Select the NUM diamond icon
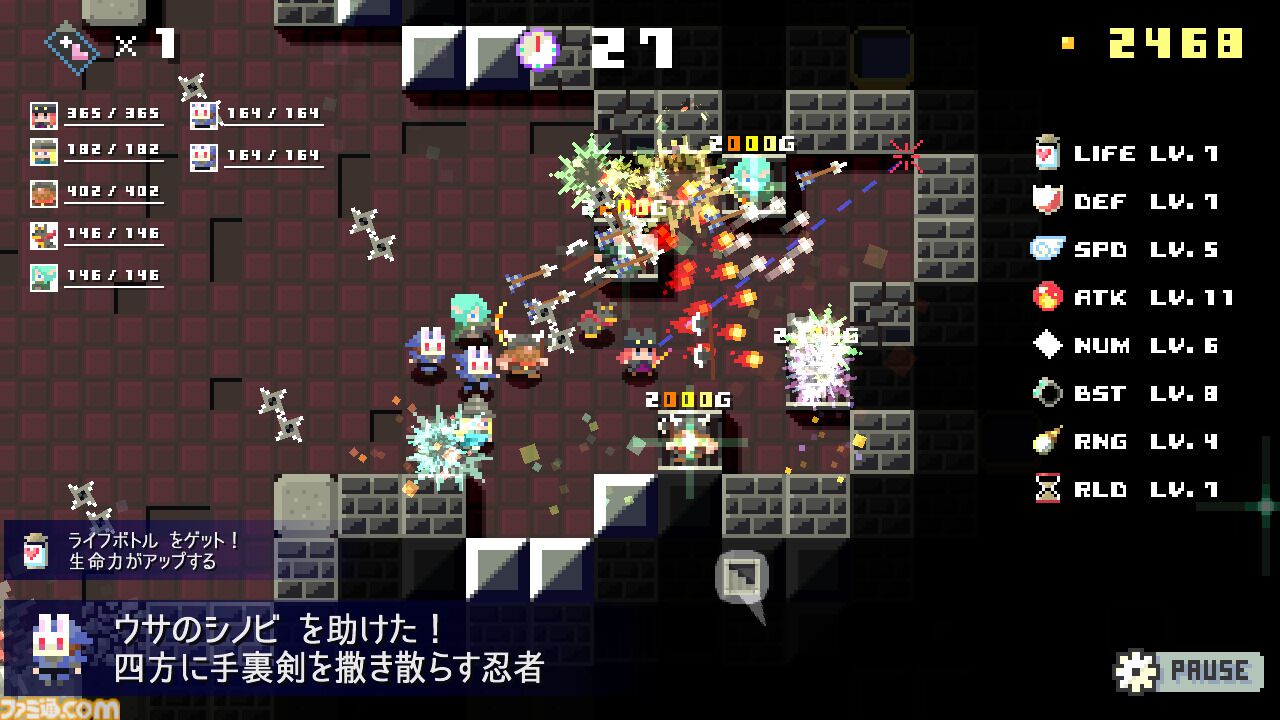 (1049, 345)
